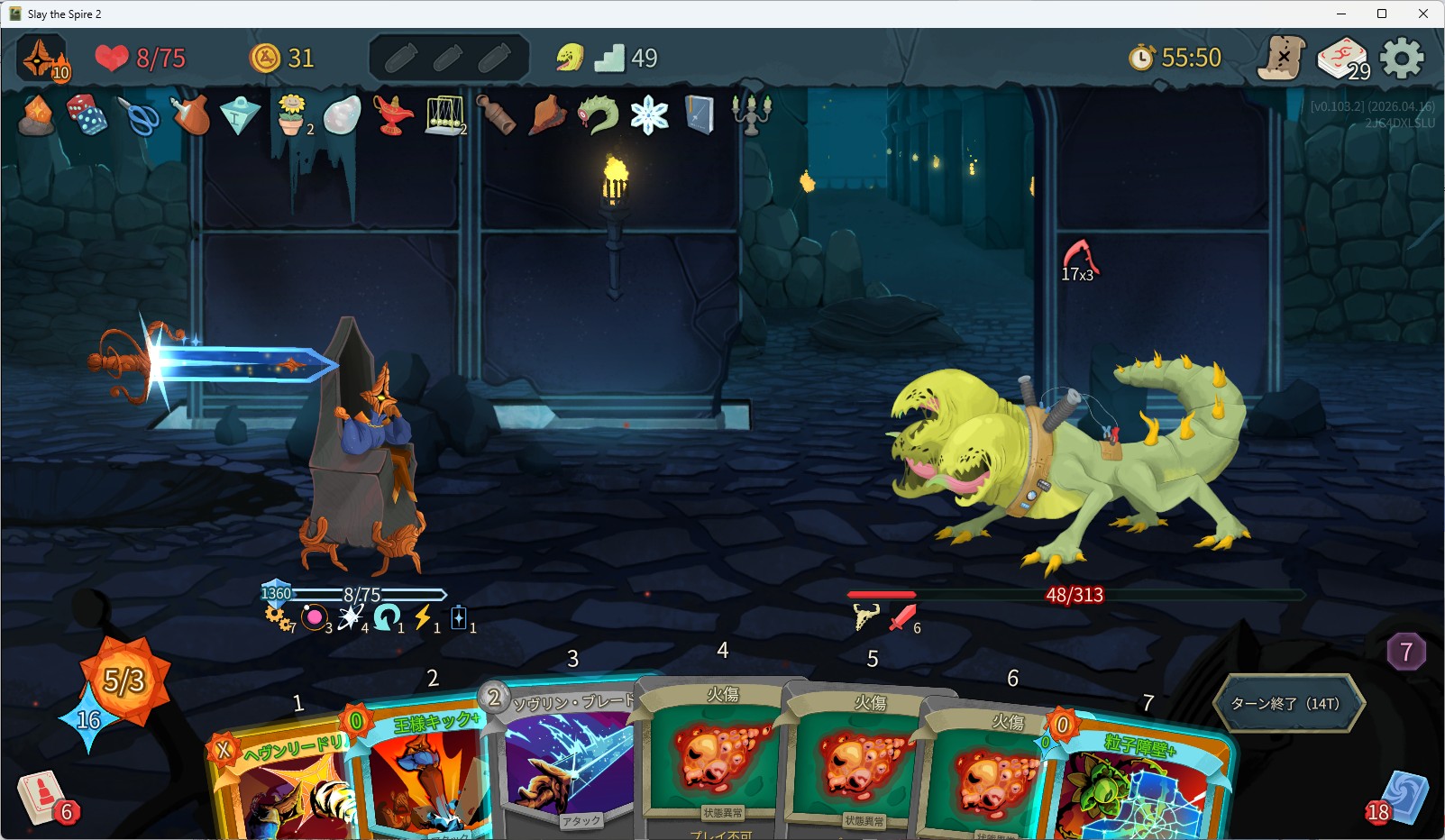The height and width of the screenshot is (840, 1445).
Task: Inspect the red magic lamp relic
Action: [393, 115]
